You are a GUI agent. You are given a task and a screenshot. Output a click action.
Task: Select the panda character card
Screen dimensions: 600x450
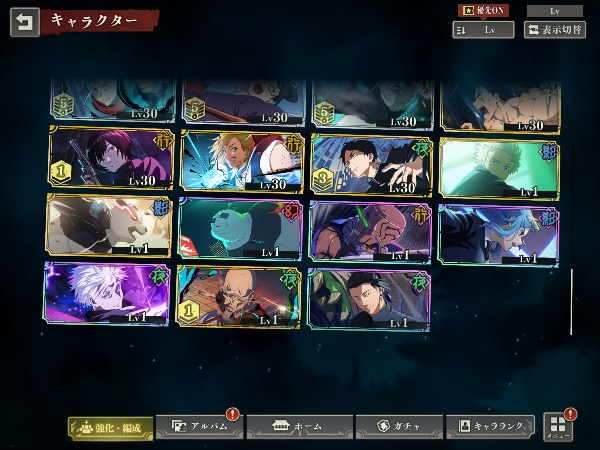(x=238, y=228)
